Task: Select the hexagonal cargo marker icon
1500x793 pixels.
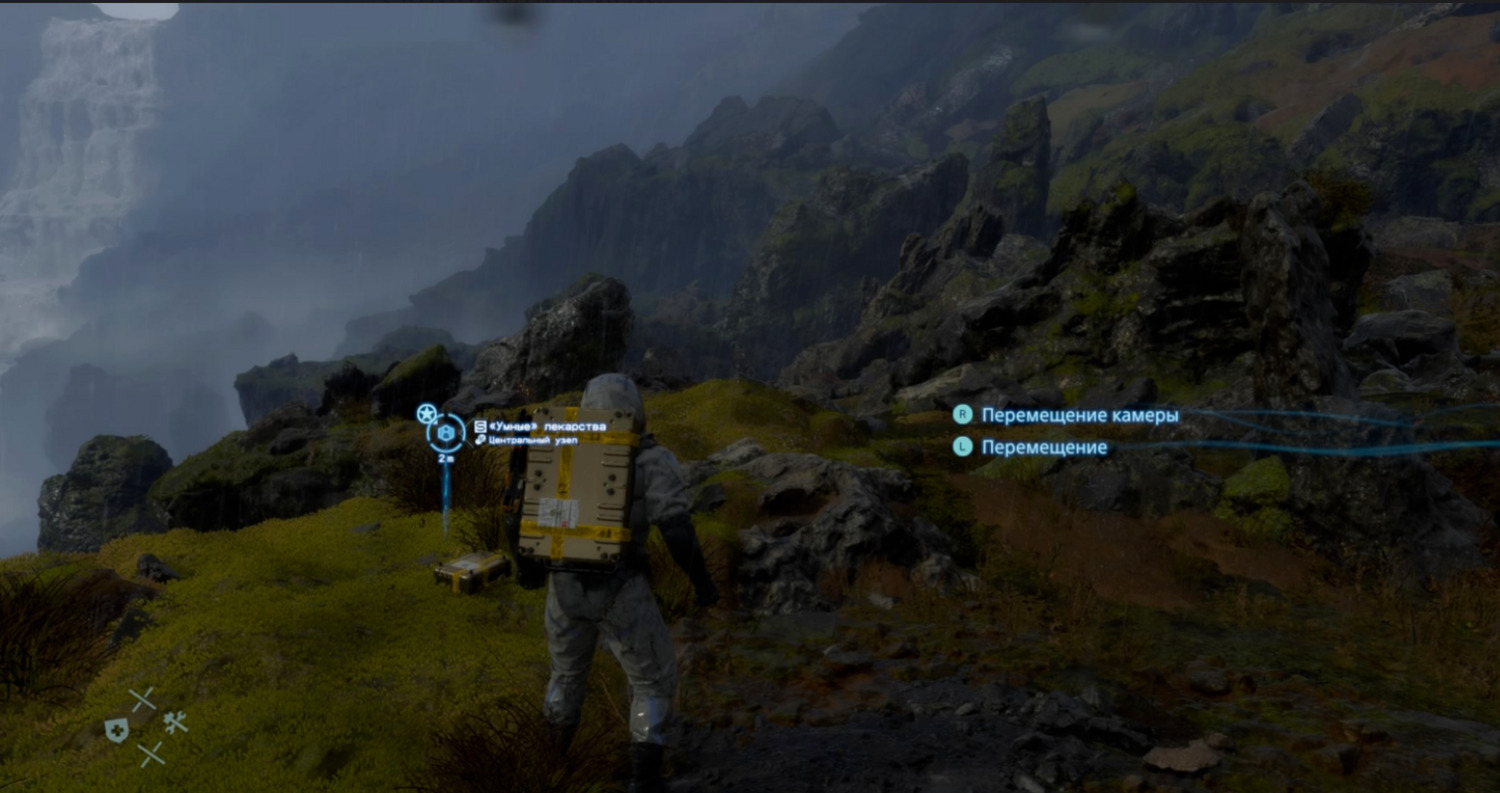Action: 446,433
